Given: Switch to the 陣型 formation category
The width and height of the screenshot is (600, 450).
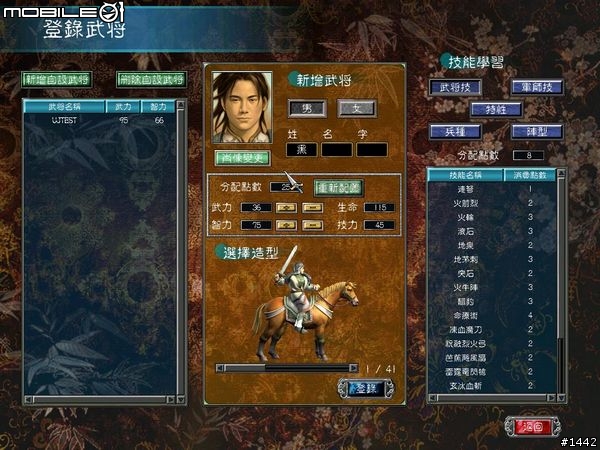Looking at the screenshot, I should pos(537,131).
